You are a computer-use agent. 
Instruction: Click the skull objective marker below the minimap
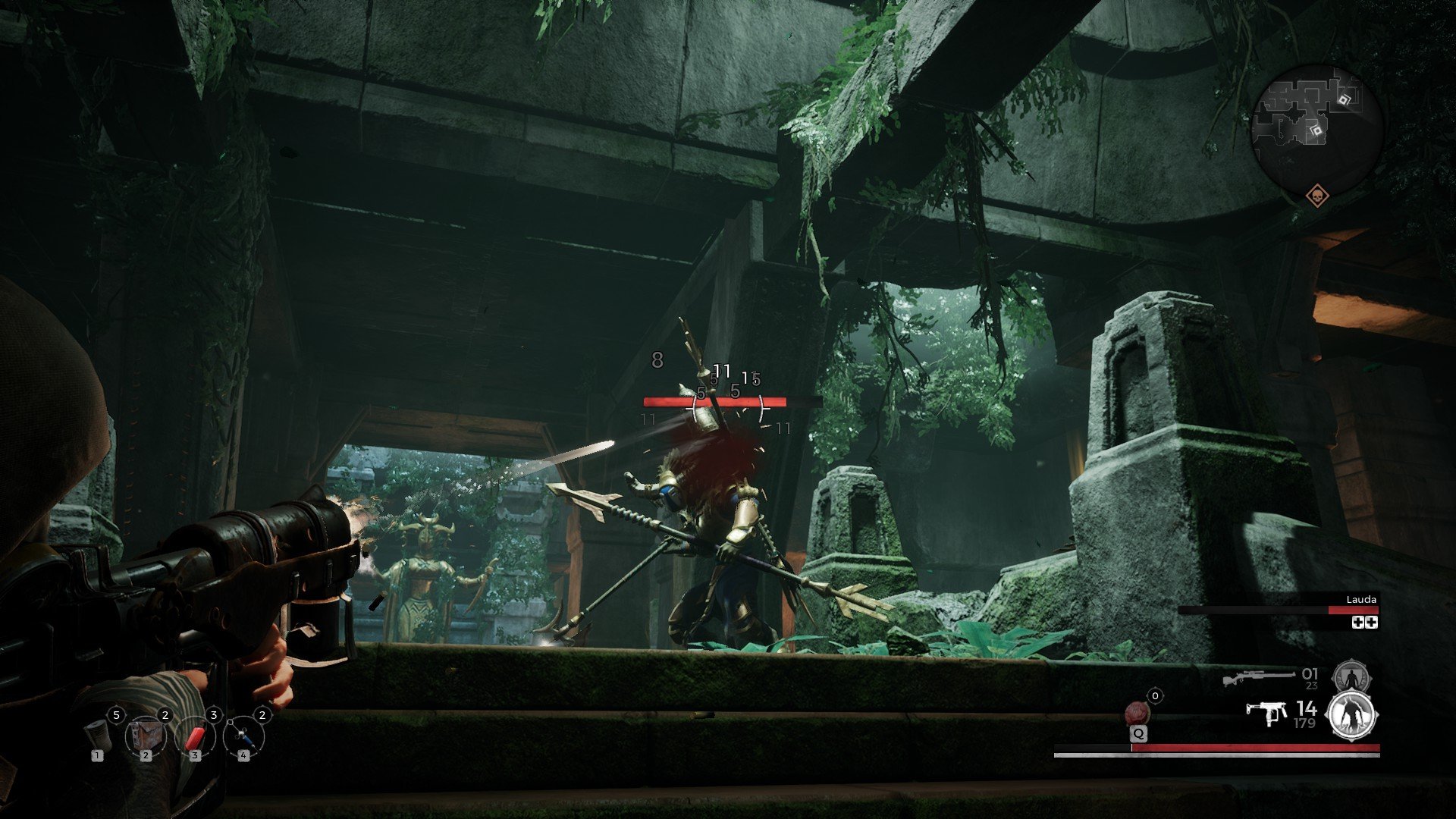point(1317,196)
